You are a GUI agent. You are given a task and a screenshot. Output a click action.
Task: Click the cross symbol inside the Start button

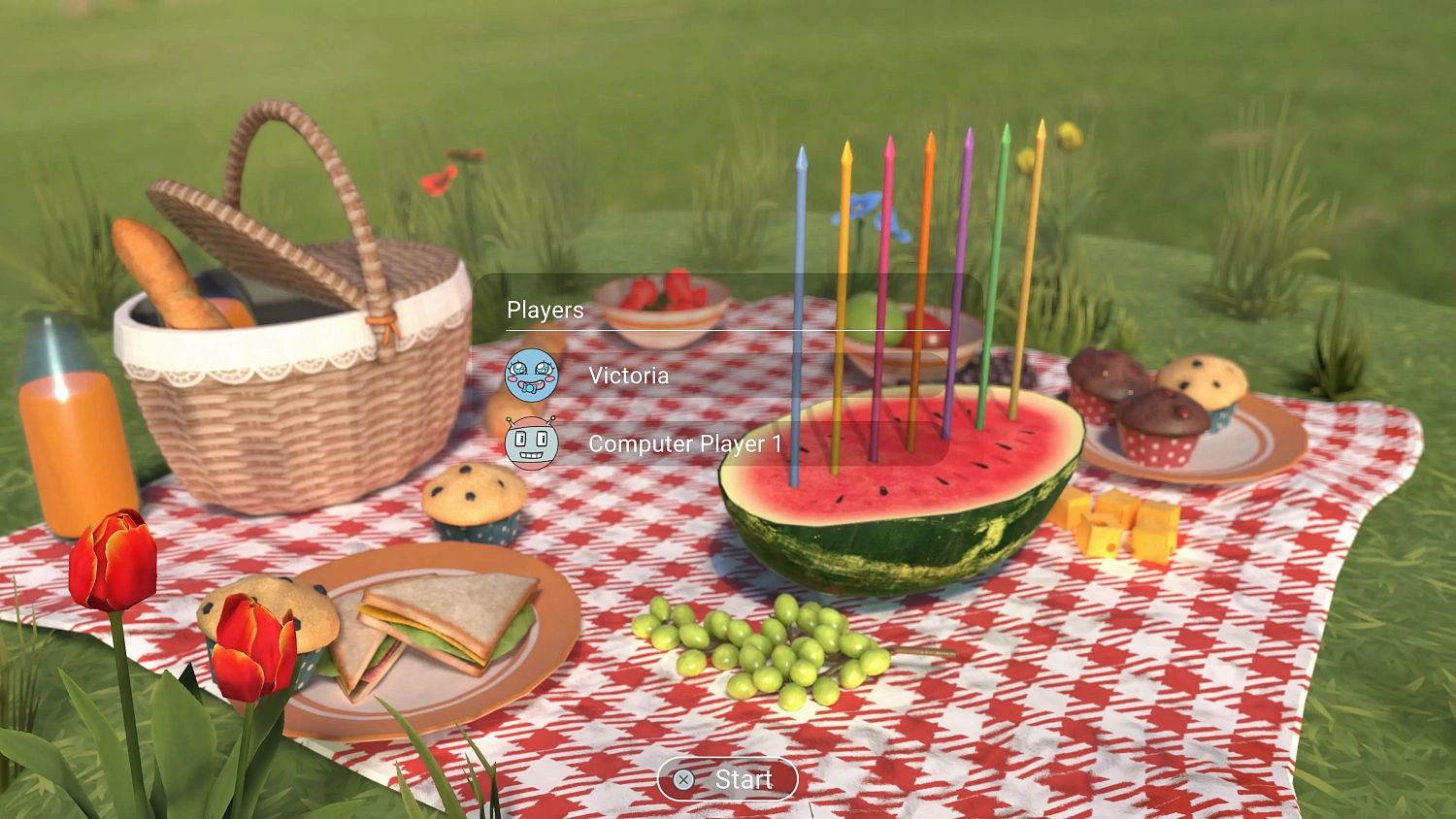point(682,779)
